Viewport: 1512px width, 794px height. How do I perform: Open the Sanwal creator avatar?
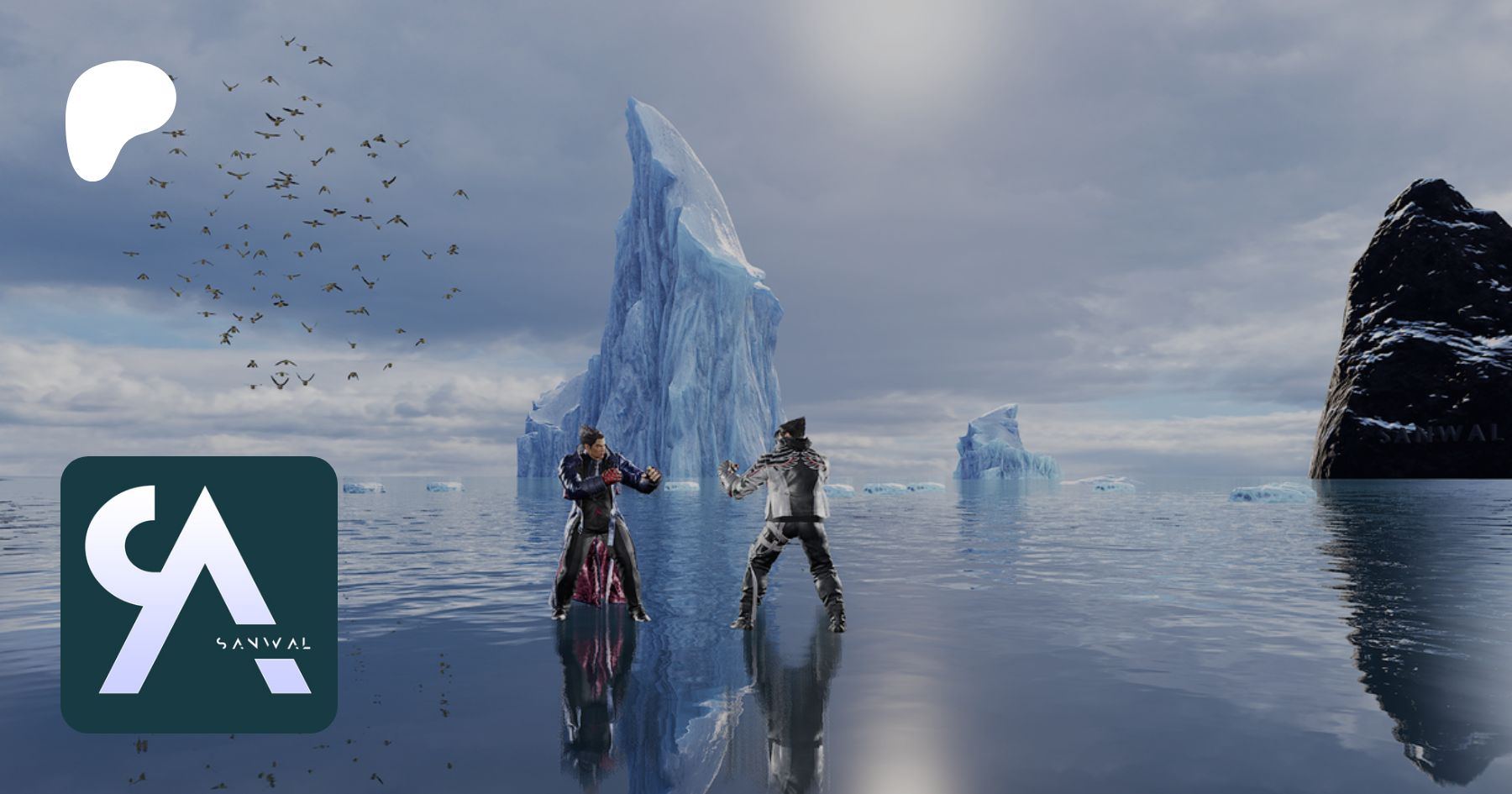click(x=199, y=594)
